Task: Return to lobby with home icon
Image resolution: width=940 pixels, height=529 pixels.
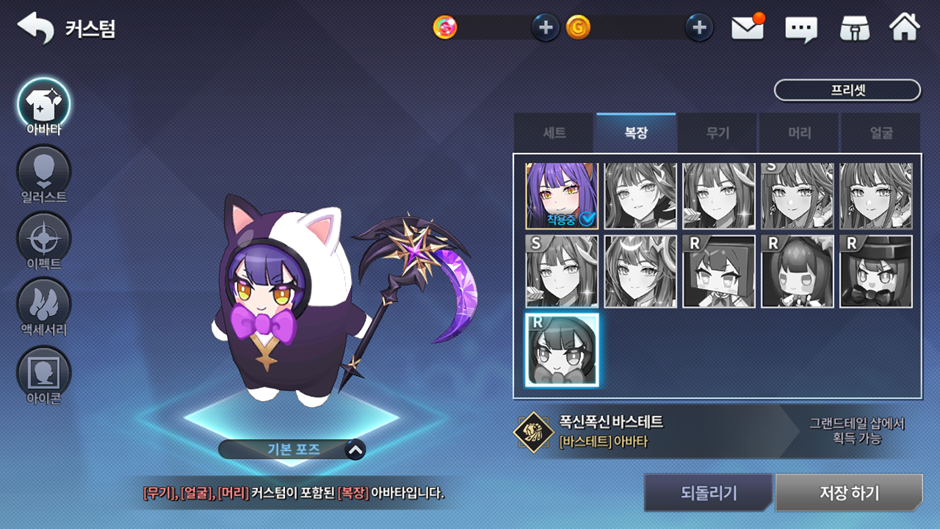Action: [904, 28]
